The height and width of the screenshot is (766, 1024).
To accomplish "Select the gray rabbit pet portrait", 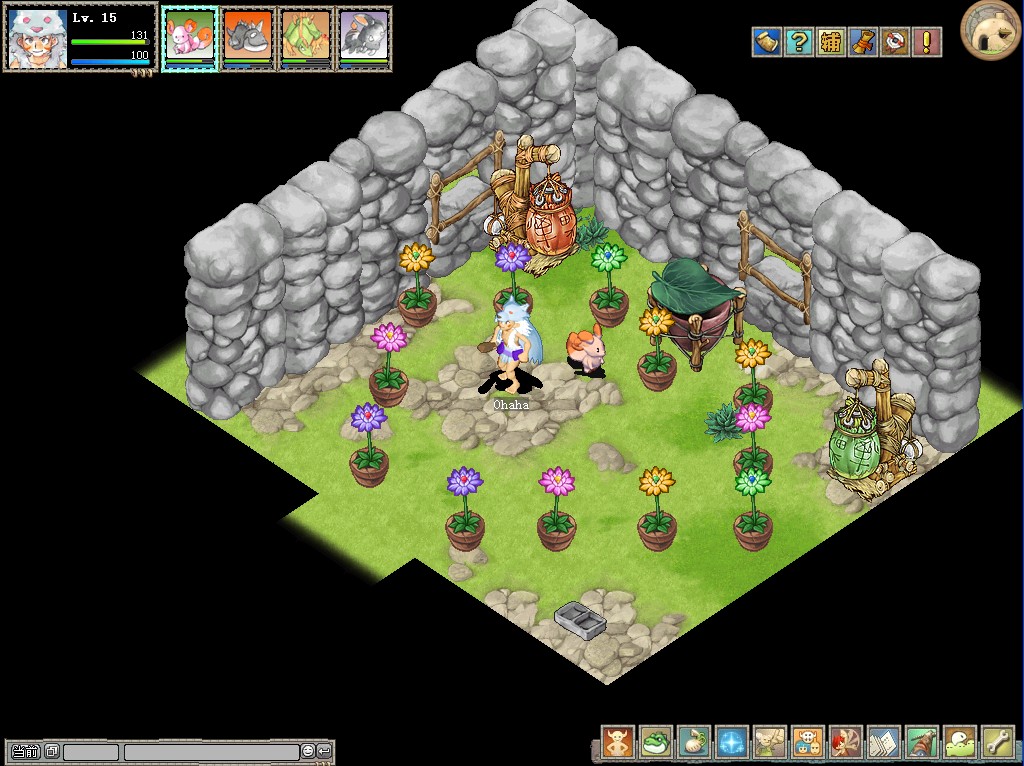I will [363, 35].
